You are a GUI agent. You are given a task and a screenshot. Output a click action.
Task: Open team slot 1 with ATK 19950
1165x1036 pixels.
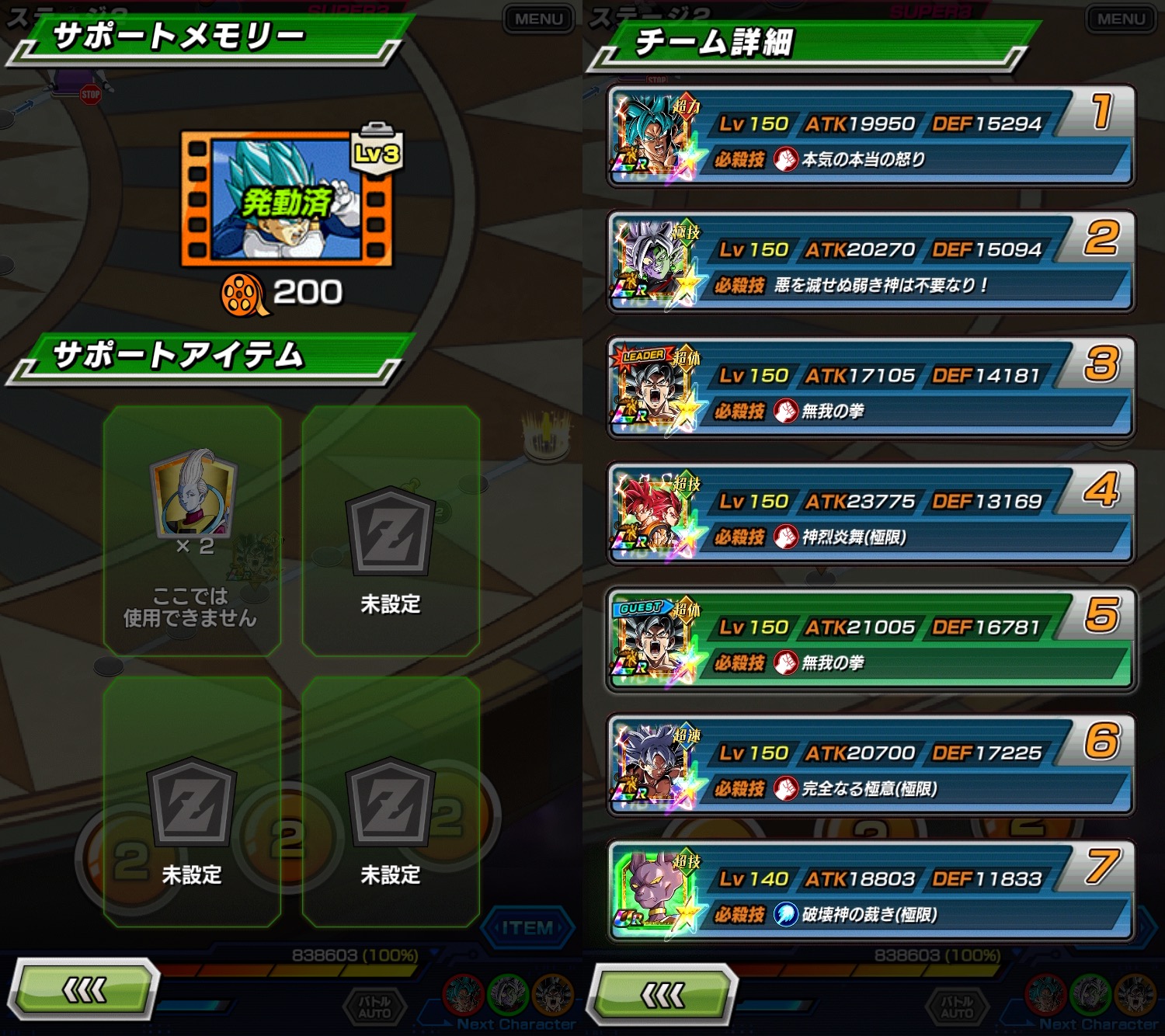pyautogui.click(x=870, y=138)
